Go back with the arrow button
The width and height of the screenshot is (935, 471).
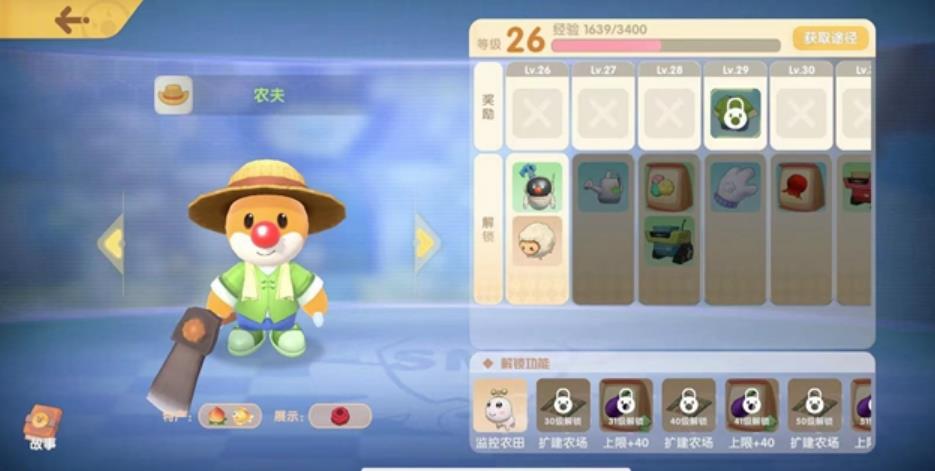[72, 19]
